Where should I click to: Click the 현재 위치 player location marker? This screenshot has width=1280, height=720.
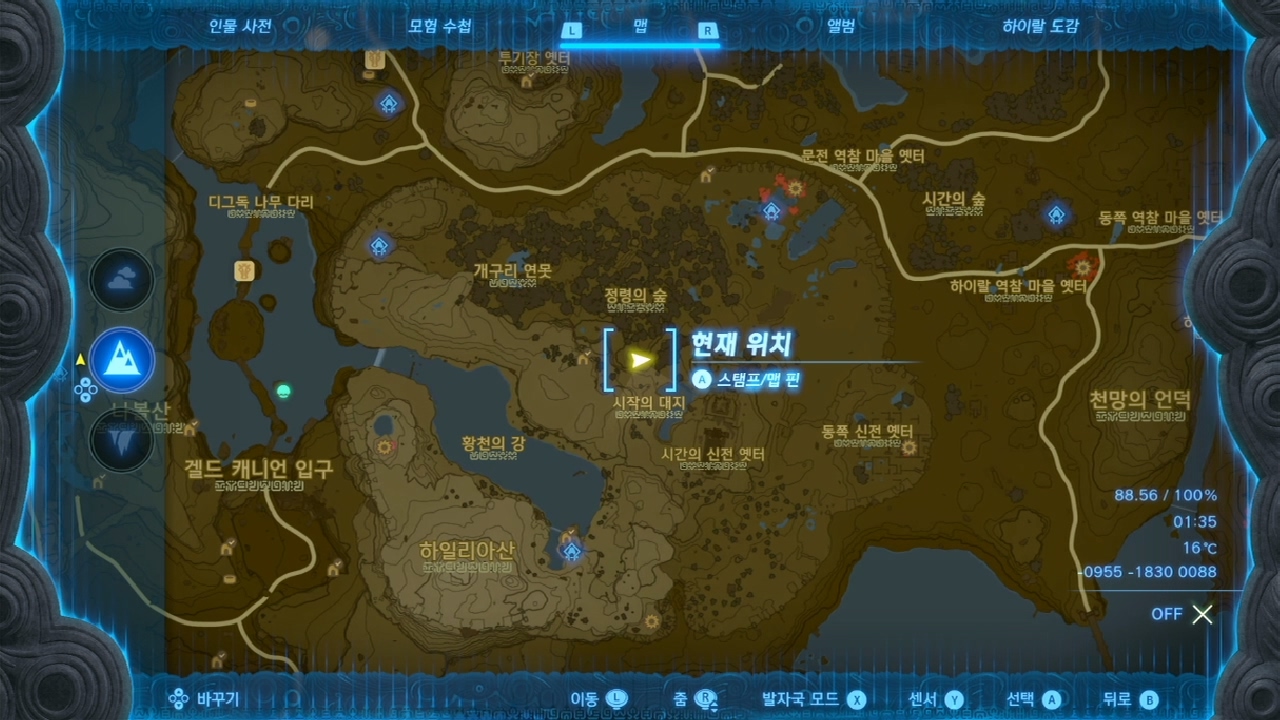(640, 360)
